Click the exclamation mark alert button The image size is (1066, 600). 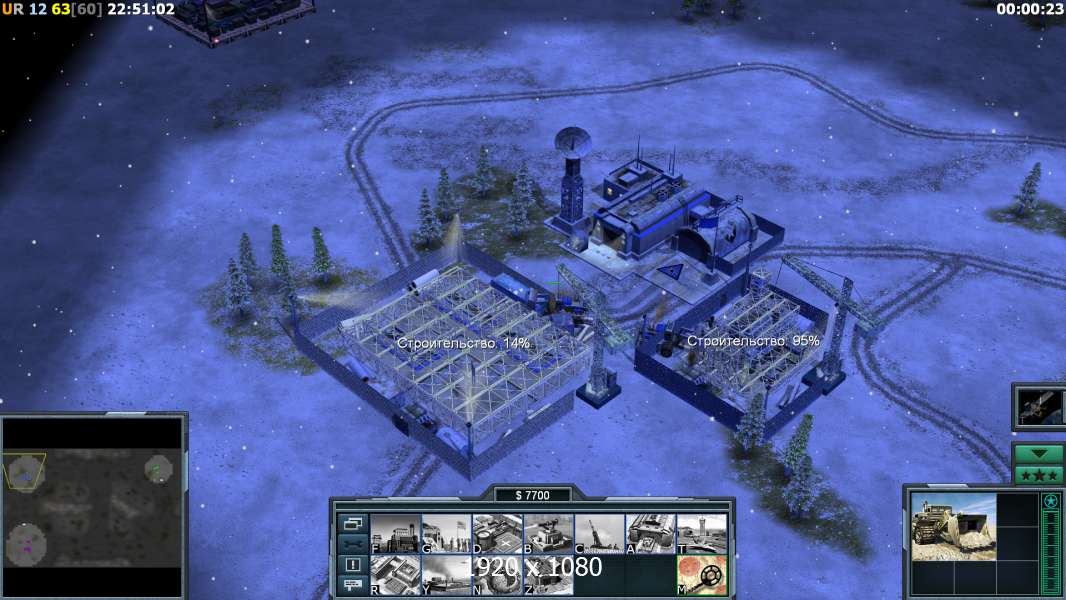pos(352,565)
